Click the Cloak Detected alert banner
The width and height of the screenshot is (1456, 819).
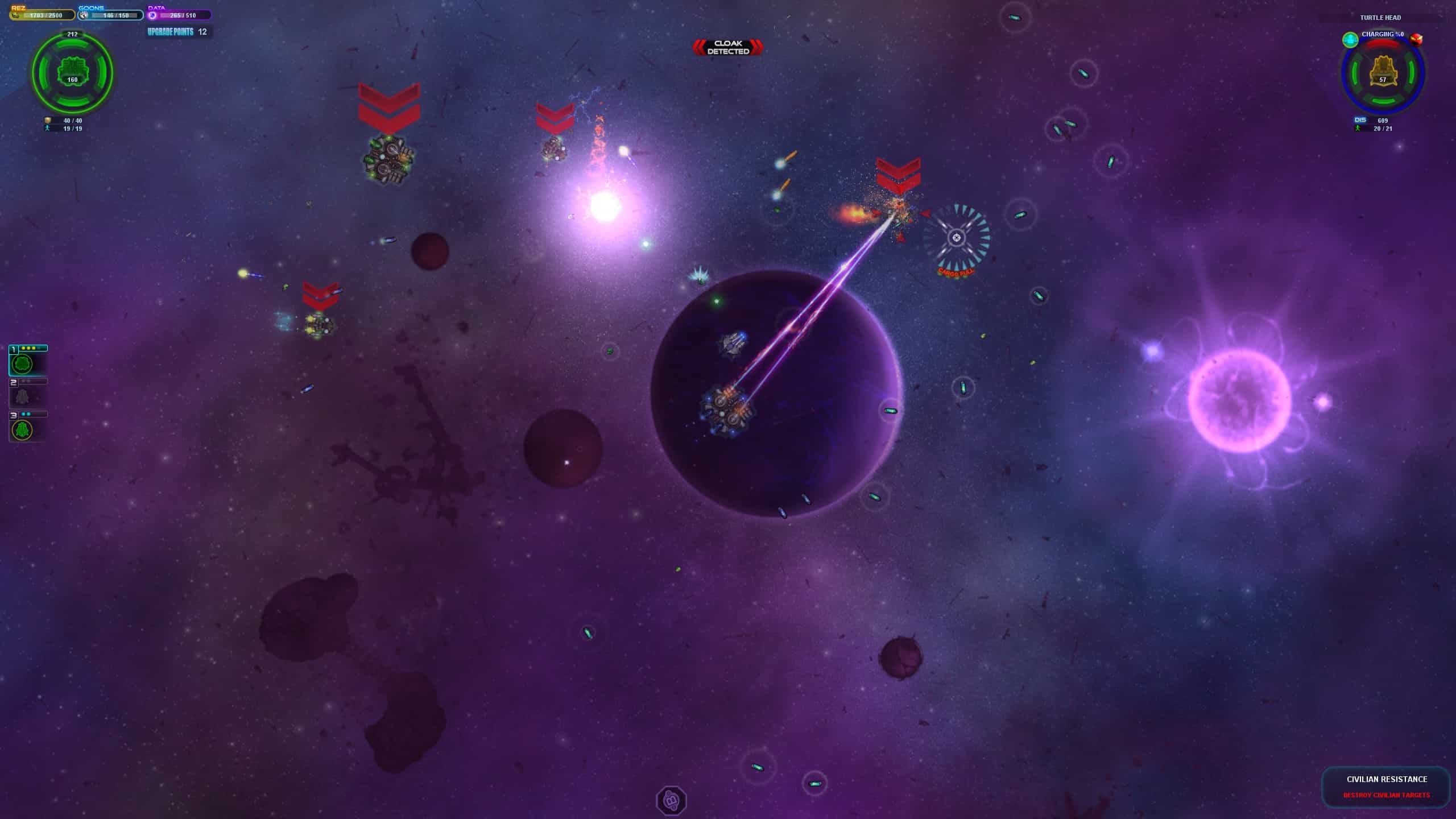click(728, 47)
